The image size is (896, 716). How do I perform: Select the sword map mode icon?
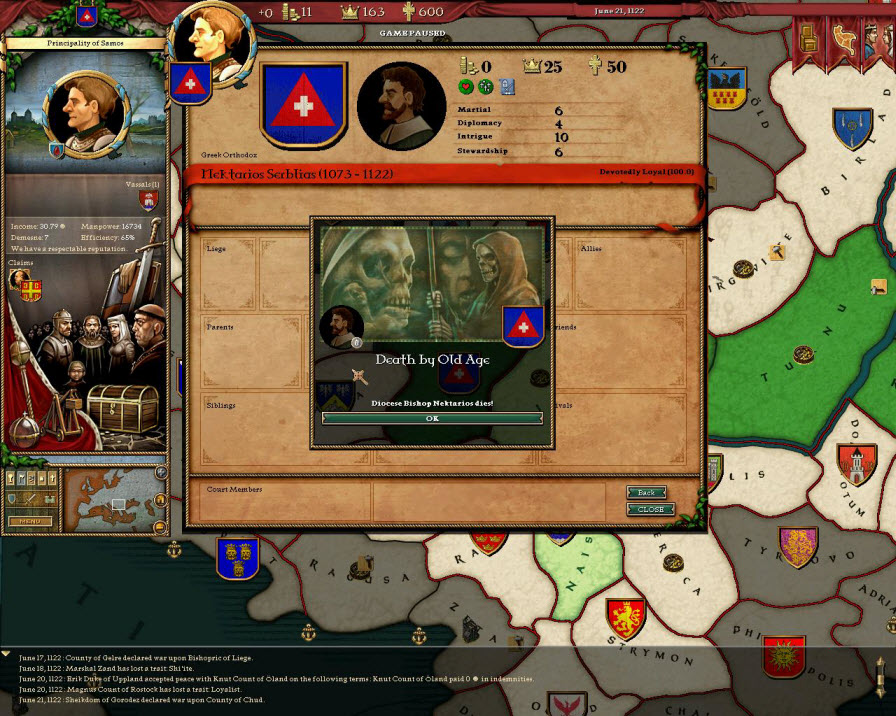[x=29, y=498]
